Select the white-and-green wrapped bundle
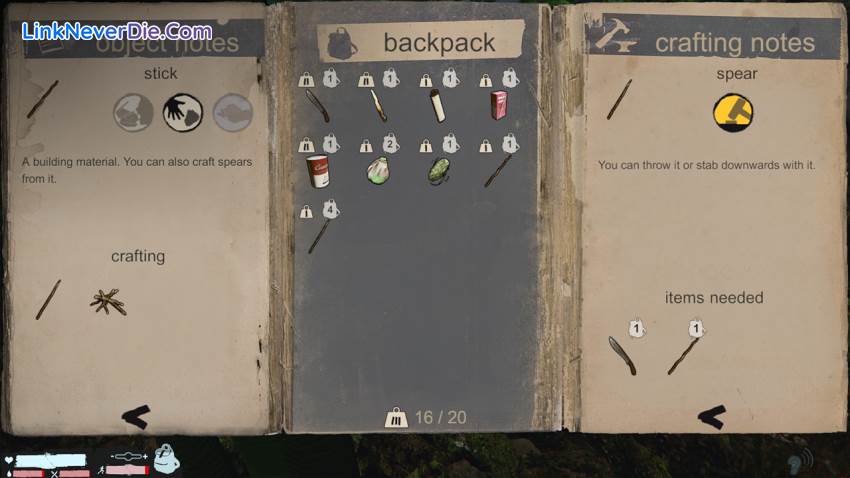 pyautogui.click(x=378, y=170)
